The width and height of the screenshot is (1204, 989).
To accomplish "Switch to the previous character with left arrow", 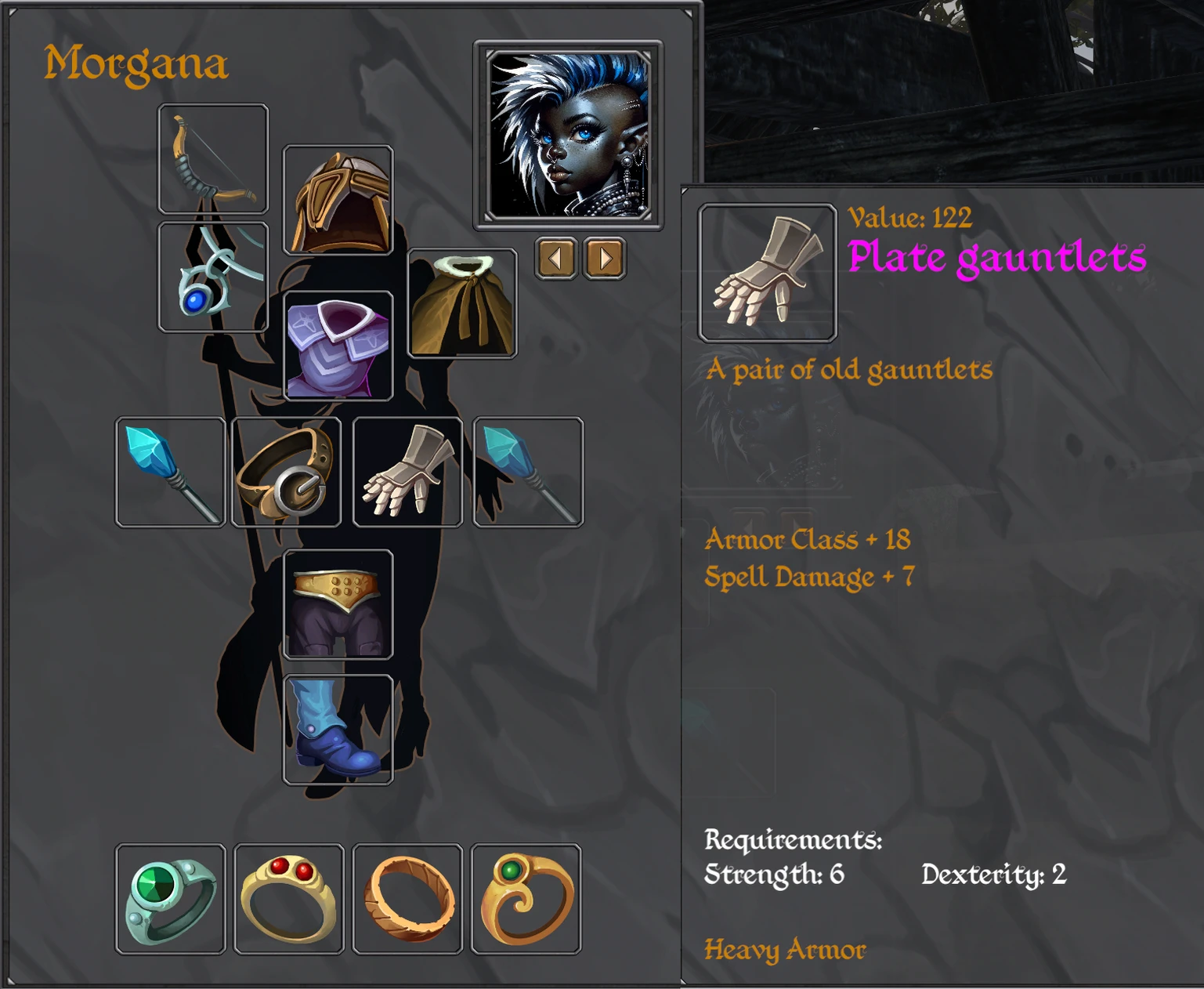I will [x=556, y=258].
